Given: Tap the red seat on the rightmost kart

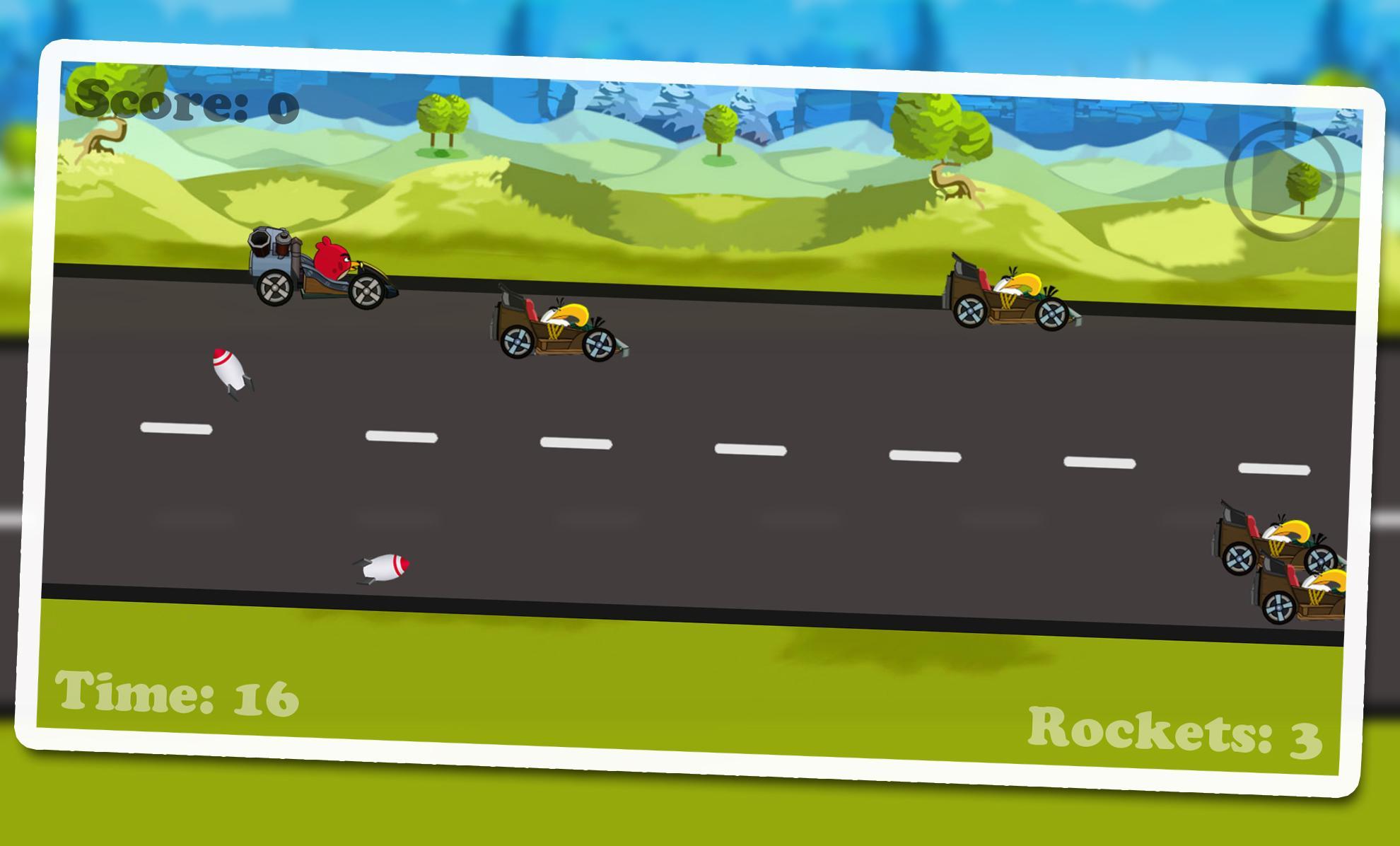Looking at the screenshot, I should tap(983, 279).
